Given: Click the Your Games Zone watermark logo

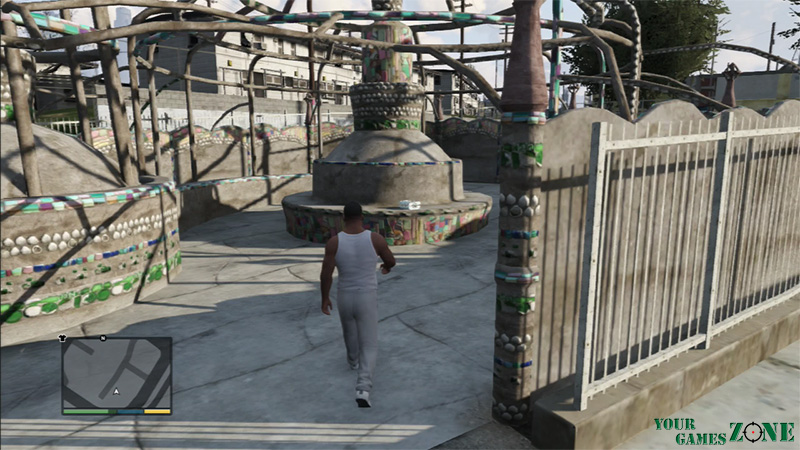Looking at the screenshot, I should coord(723,431).
